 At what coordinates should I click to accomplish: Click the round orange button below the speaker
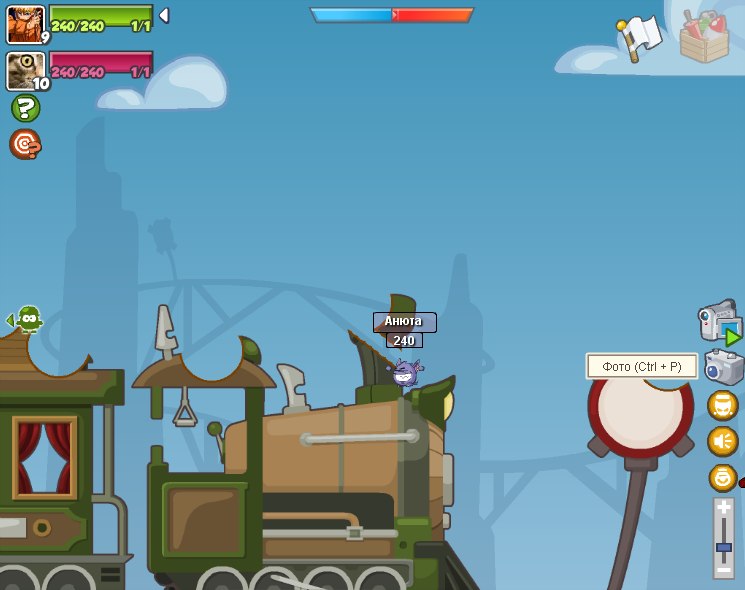722,477
